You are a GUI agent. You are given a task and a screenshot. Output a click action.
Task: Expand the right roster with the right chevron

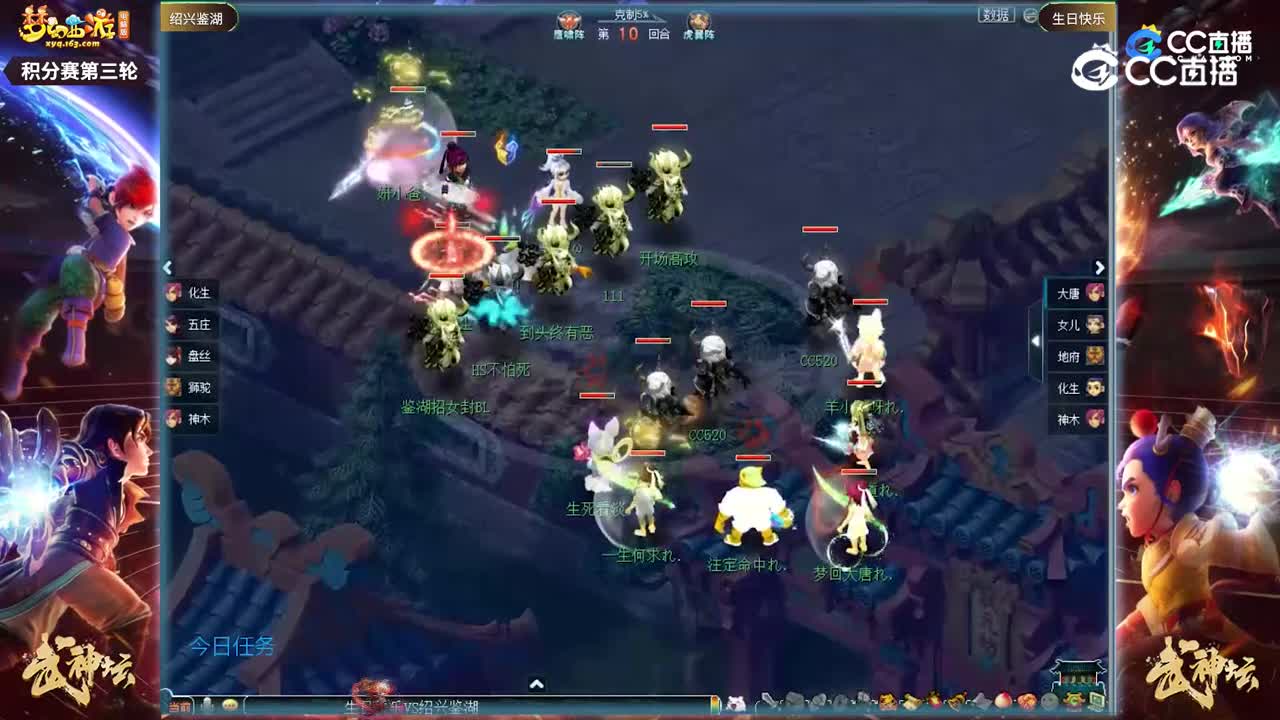pyautogui.click(x=1099, y=265)
